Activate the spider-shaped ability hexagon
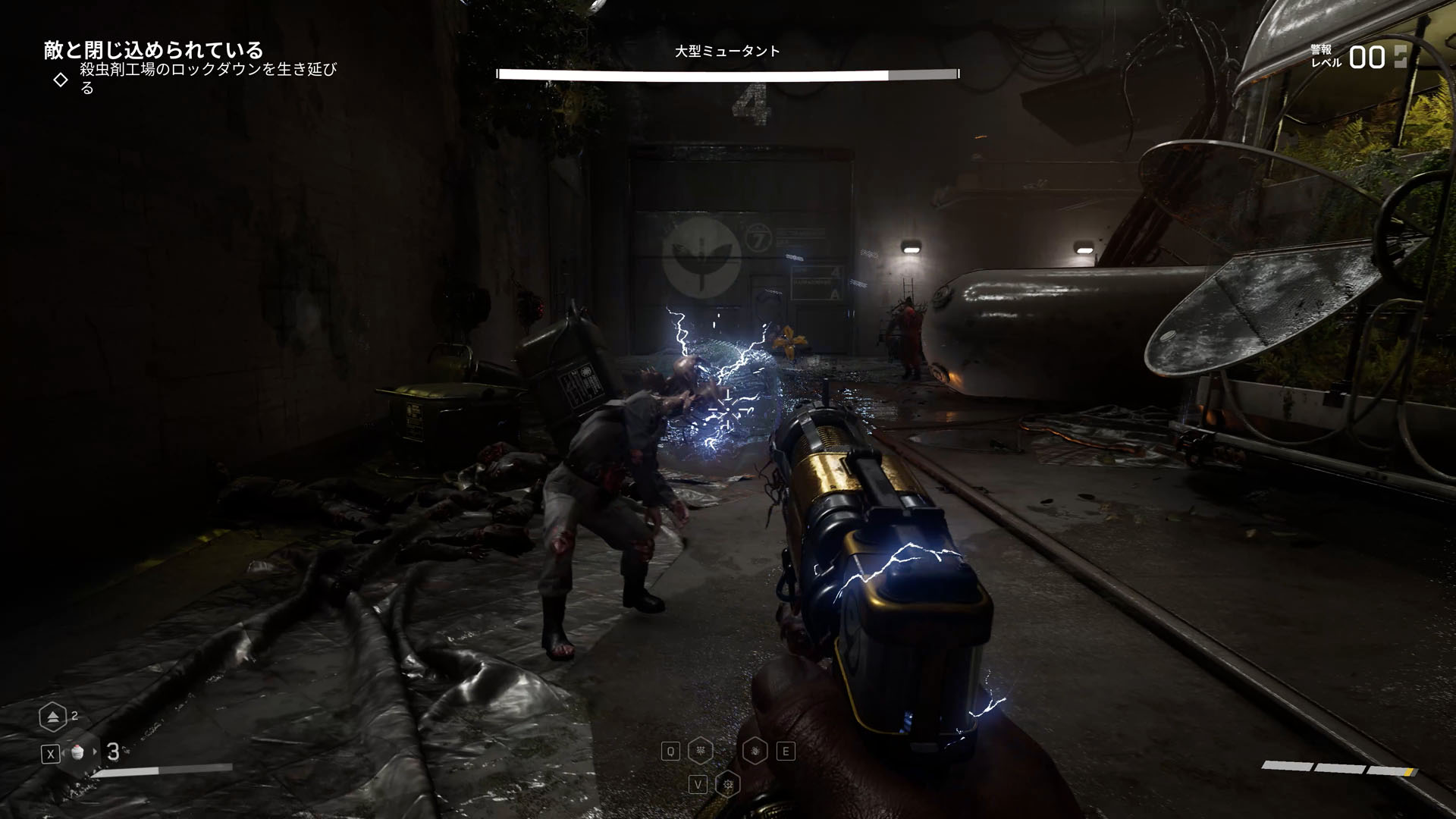The width and height of the screenshot is (1456, 819). (x=700, y=752)
